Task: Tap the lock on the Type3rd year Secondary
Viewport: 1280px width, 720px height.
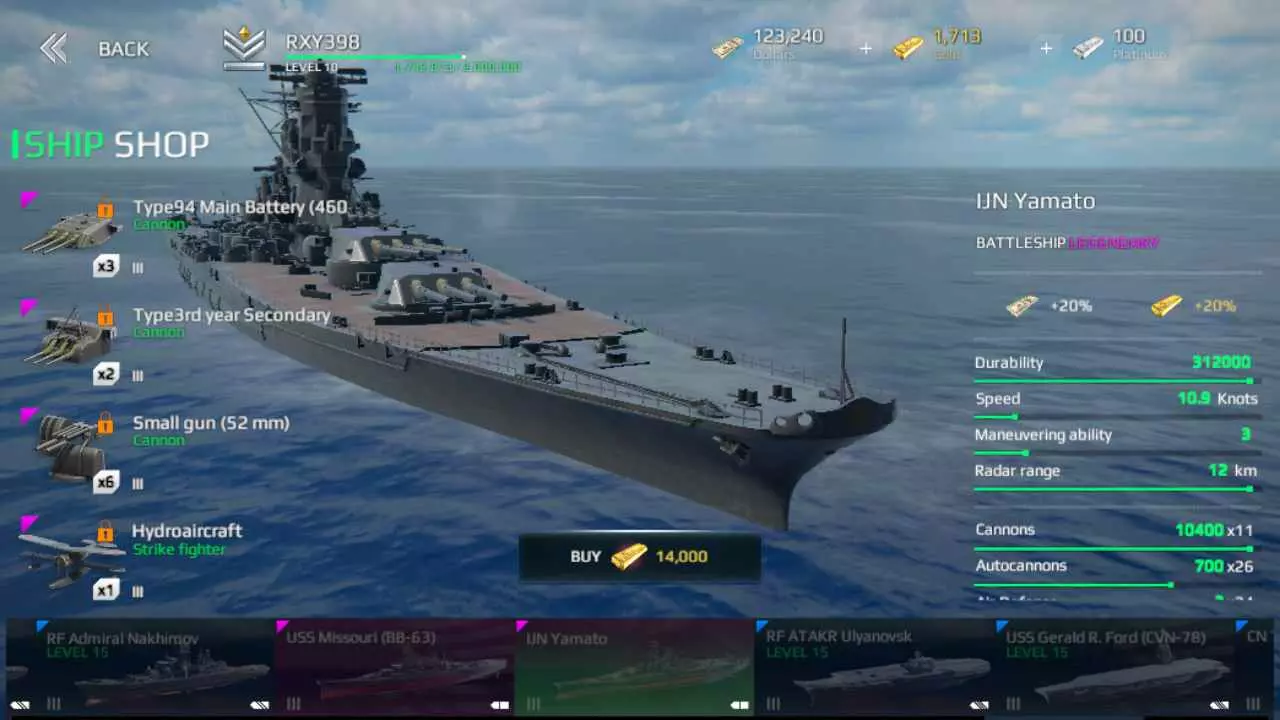Action: click(107, 316)
